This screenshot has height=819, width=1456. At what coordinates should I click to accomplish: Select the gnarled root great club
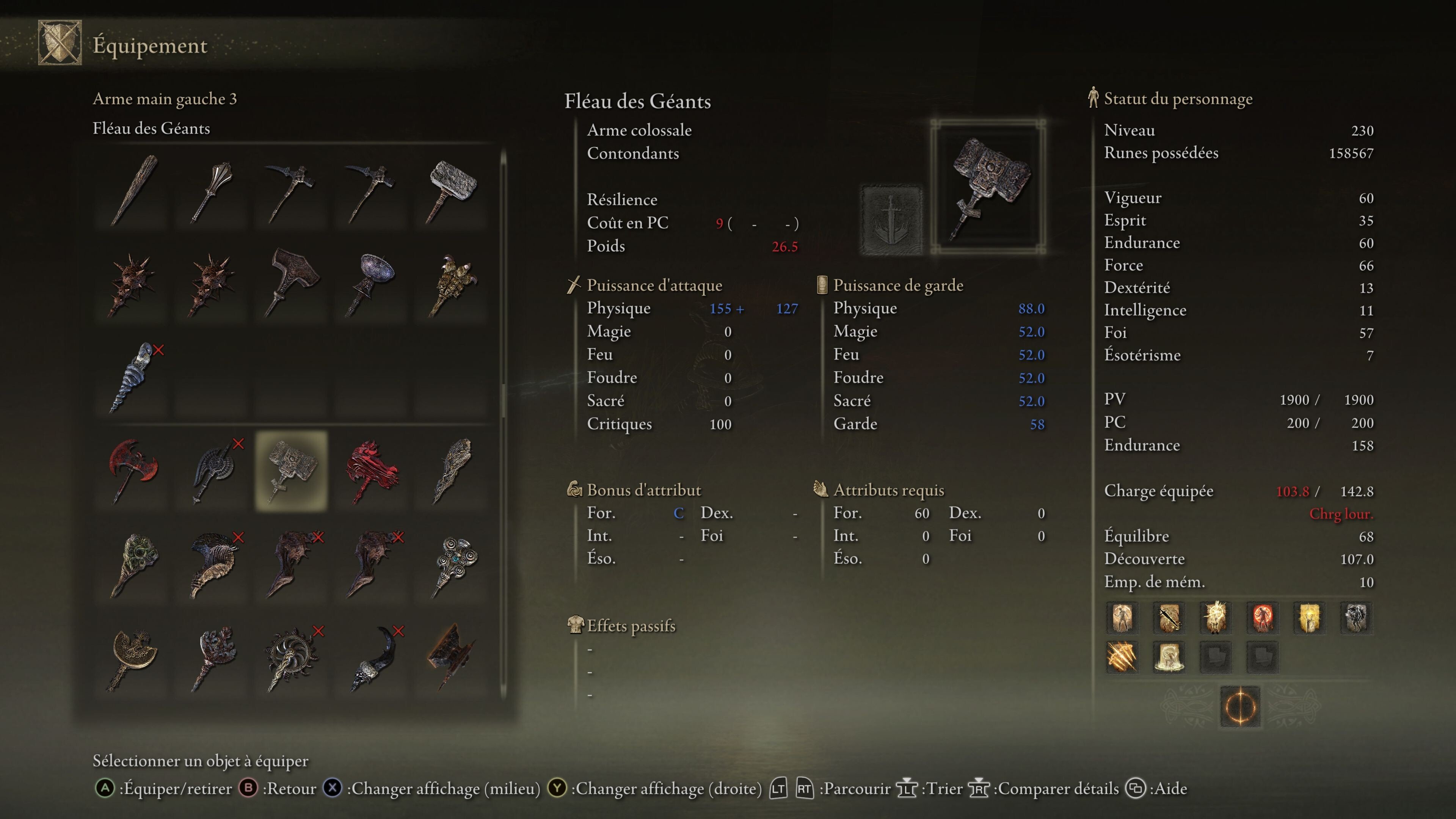[452, 471]
